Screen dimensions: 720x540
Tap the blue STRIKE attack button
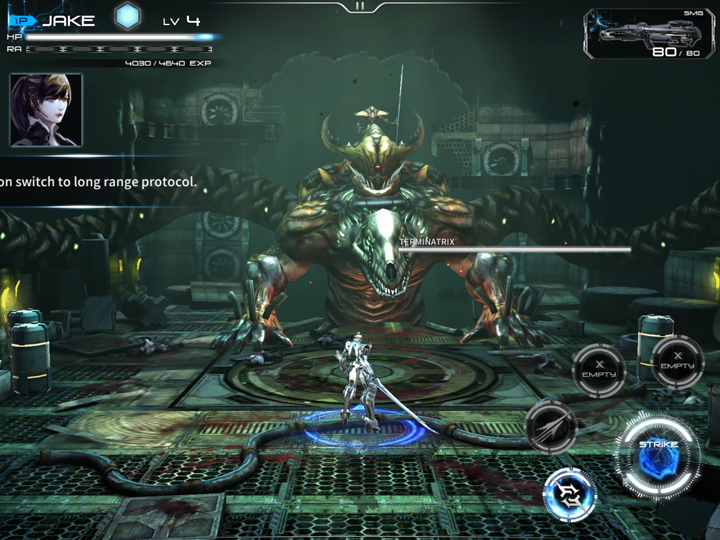(660, 458)
